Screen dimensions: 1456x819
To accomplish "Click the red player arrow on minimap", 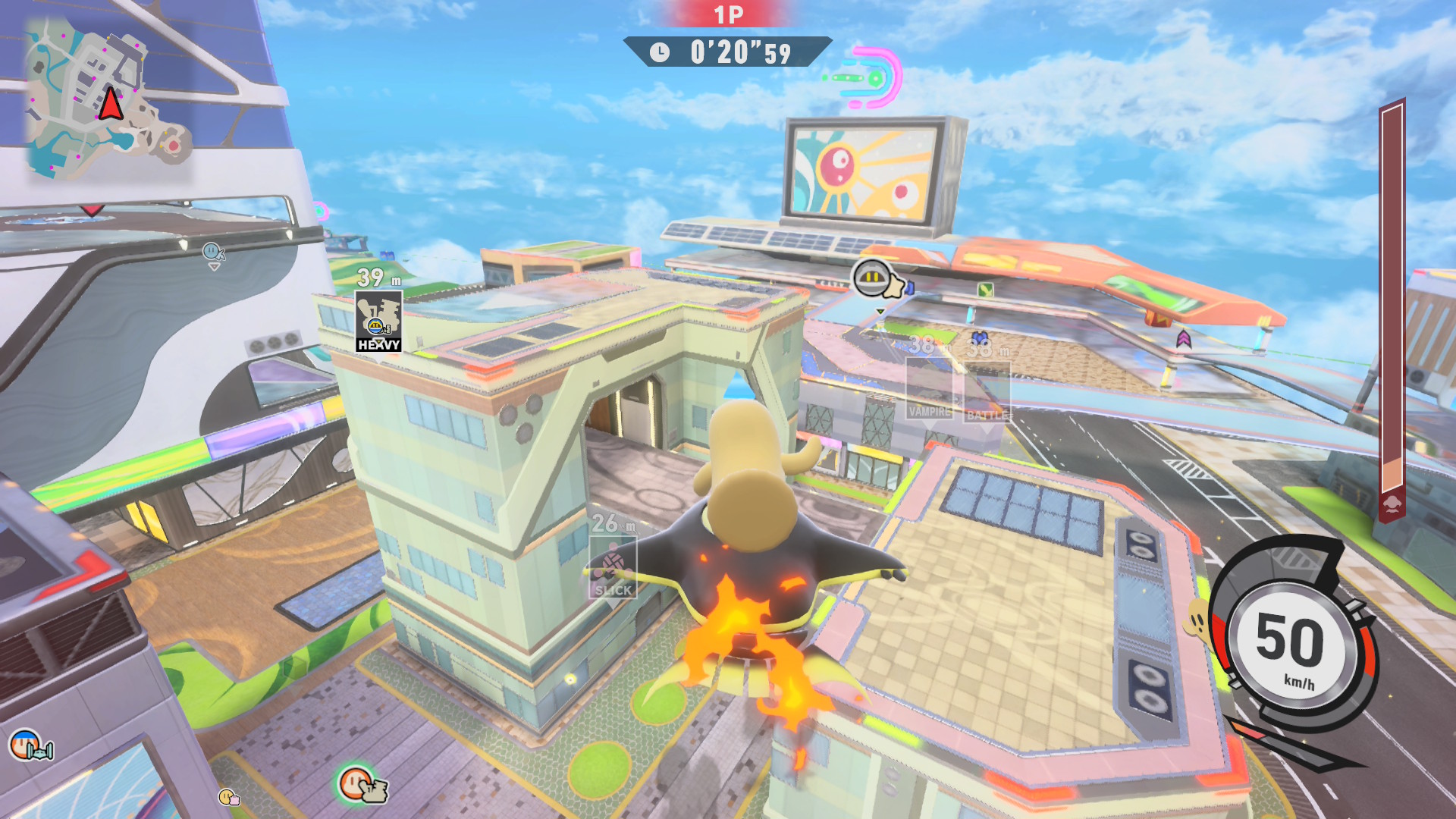I will point(111,104).
